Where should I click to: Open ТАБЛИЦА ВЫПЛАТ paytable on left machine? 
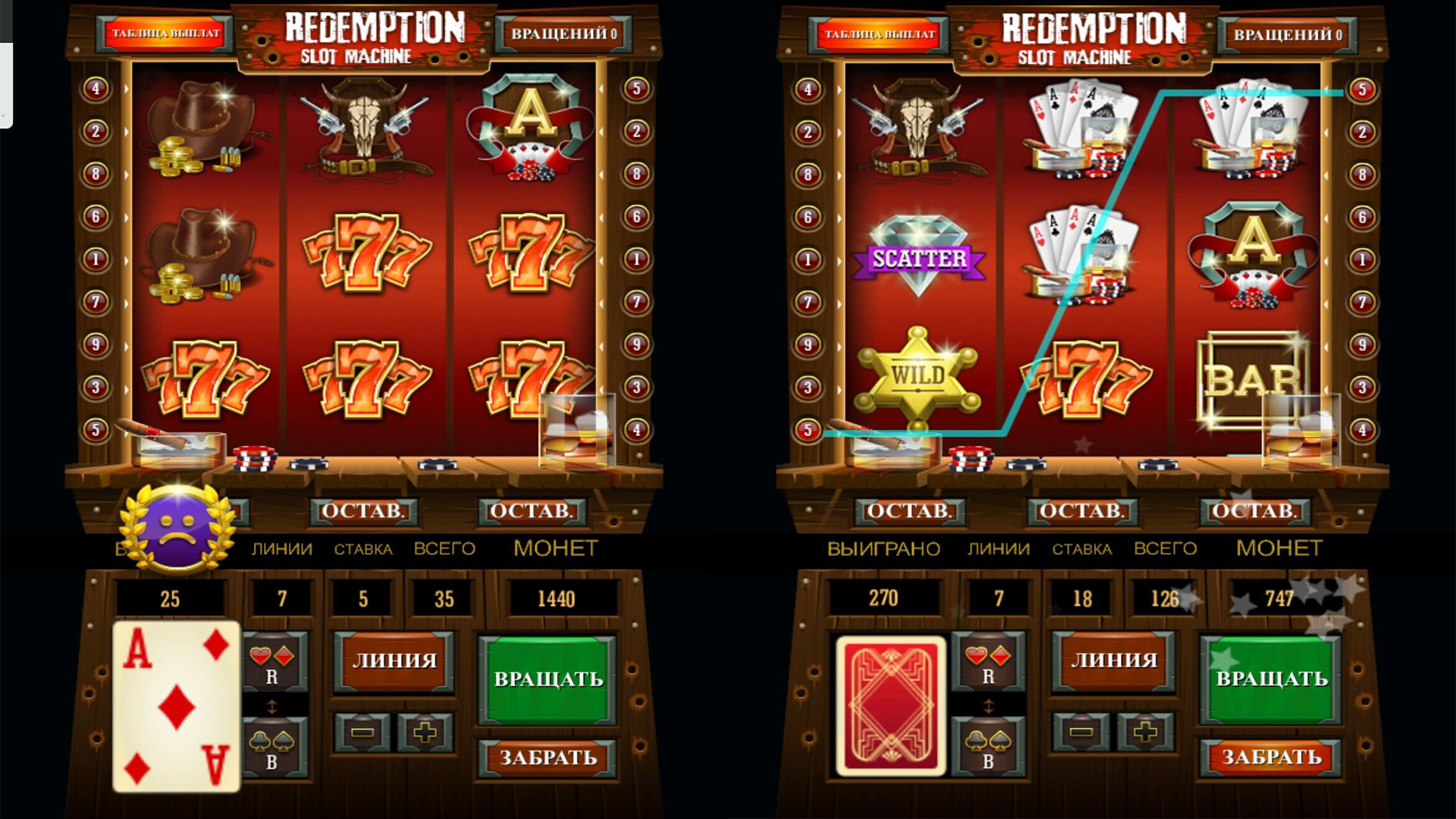point(167,33)
